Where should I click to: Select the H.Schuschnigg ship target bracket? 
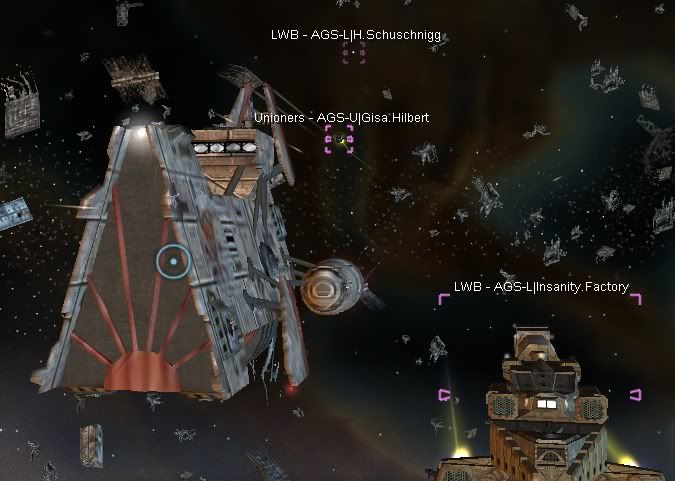[x=354, y=53]
